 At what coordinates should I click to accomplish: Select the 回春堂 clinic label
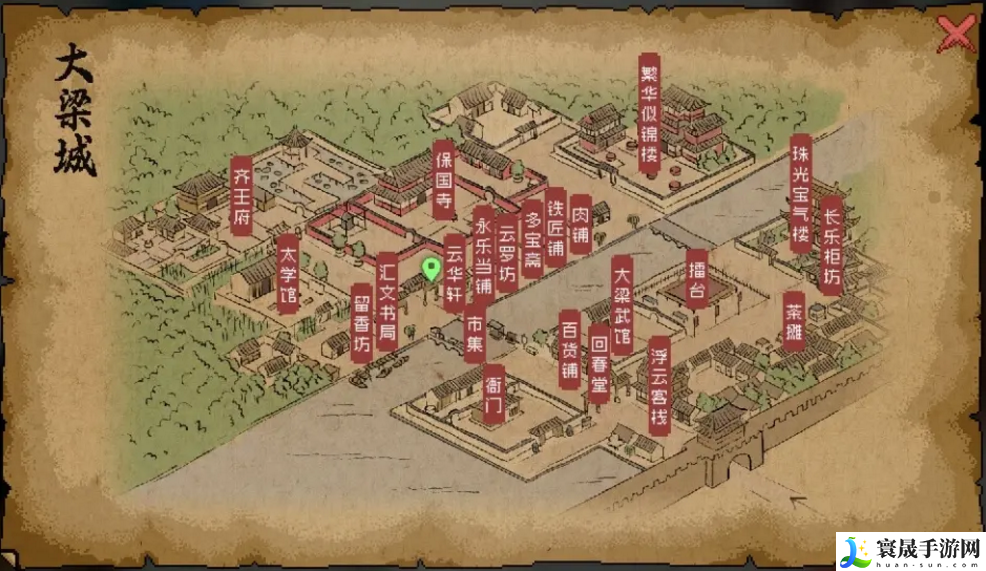(x=599, y=363)
